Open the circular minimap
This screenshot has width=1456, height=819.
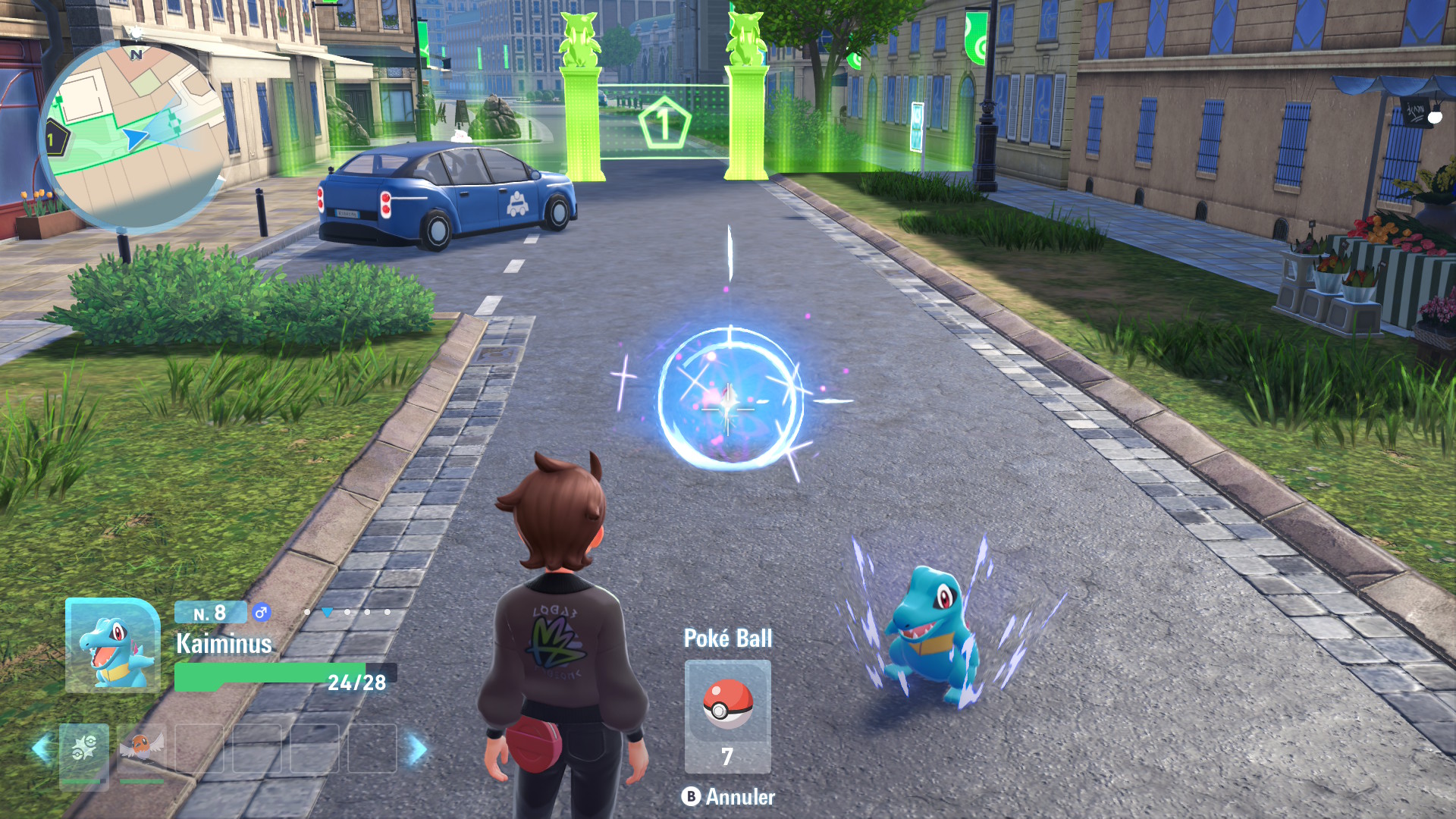pos(133,136)
